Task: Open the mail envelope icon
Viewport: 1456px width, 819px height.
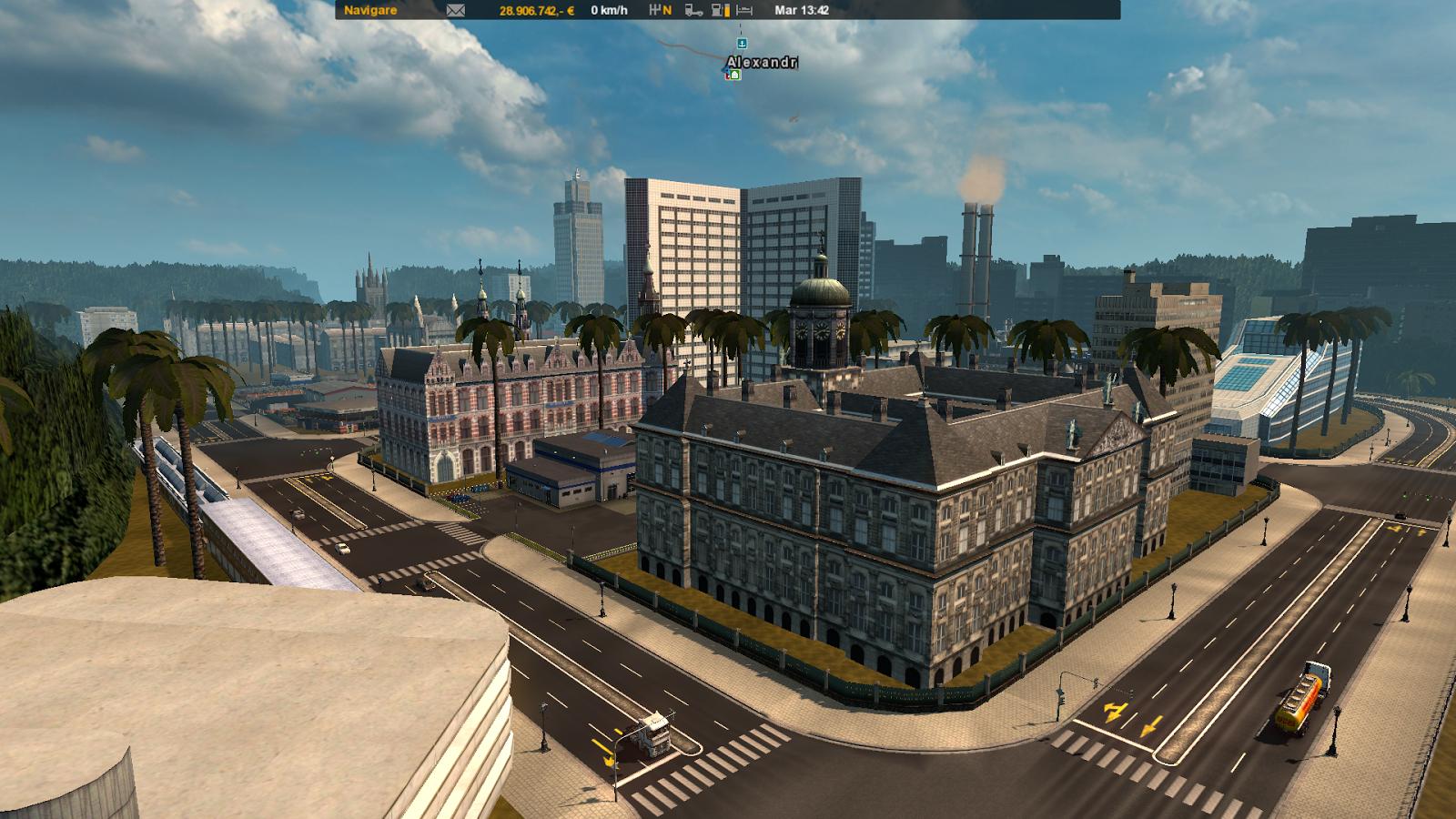Action: coord(455,10)
